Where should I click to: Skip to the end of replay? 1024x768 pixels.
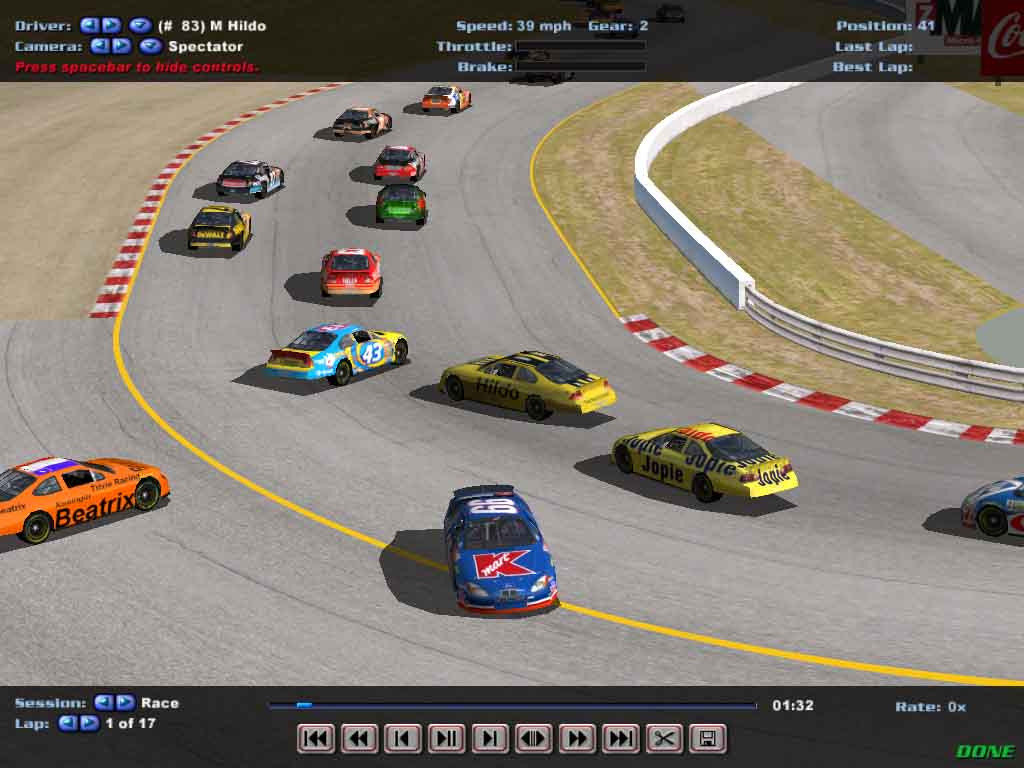[620, 739]
